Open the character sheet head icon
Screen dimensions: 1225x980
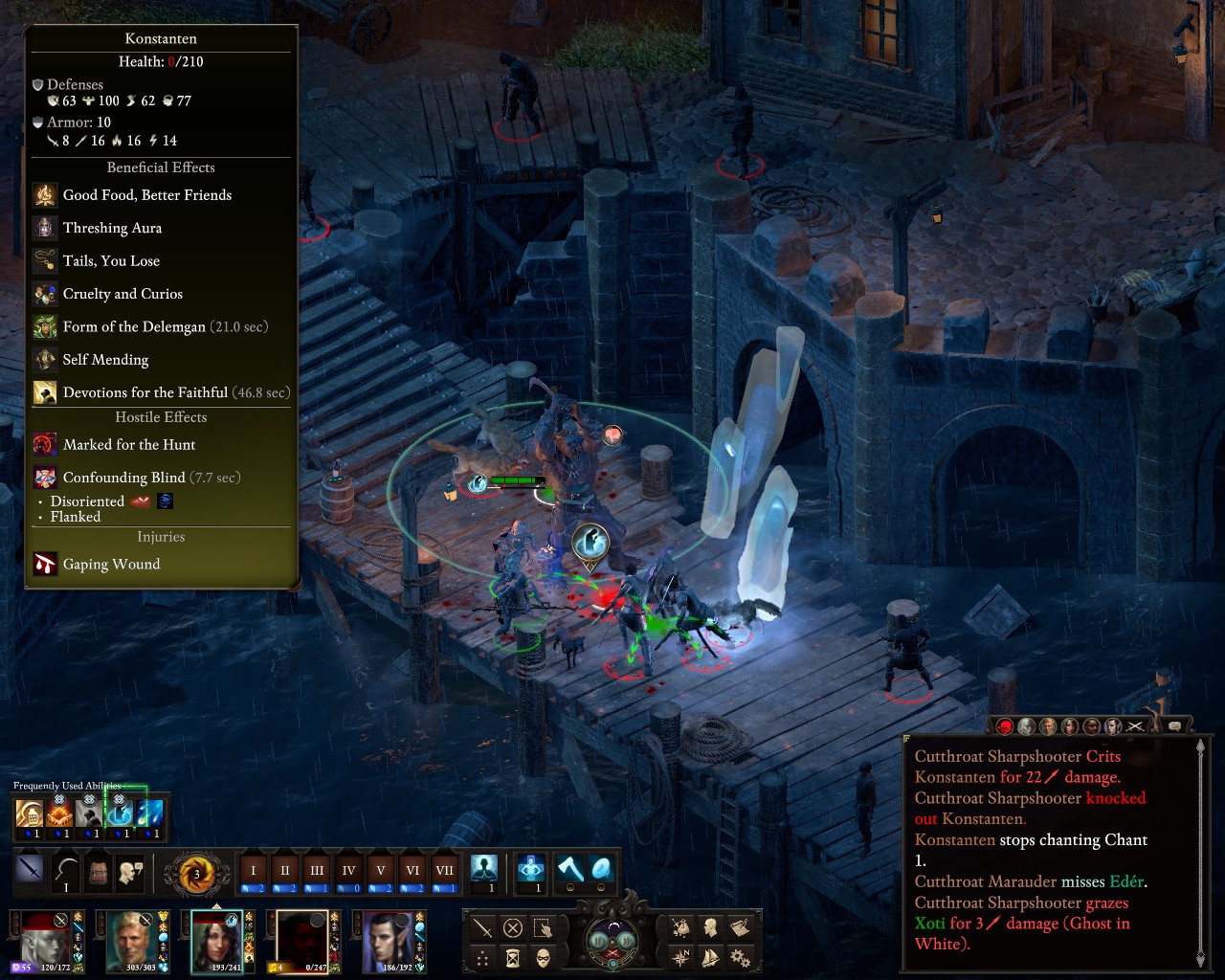(x=710, y=926)
